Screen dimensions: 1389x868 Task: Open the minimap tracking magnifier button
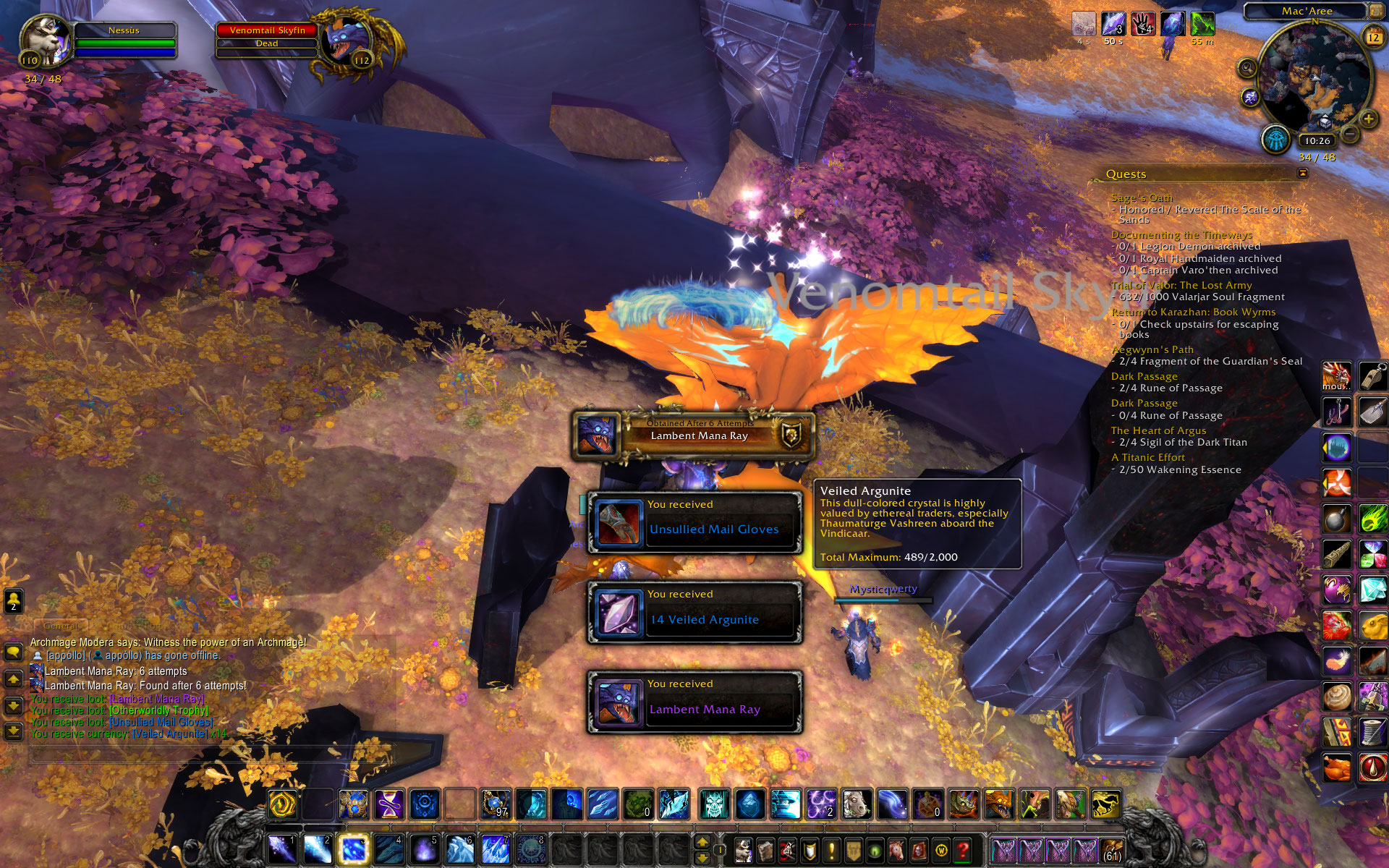[1246, 69]
